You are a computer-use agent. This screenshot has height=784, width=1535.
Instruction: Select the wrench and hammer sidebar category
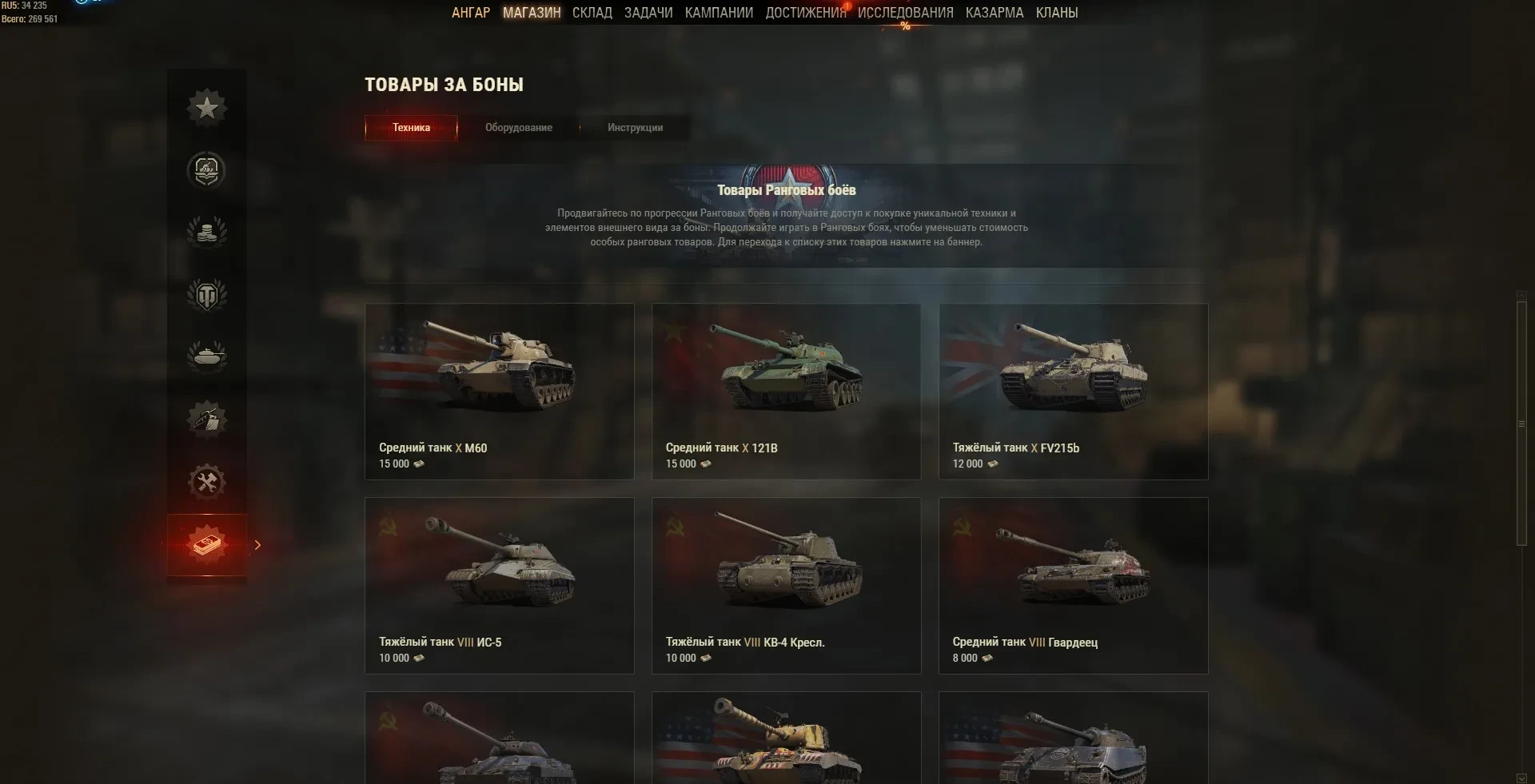tap(207, 482)
